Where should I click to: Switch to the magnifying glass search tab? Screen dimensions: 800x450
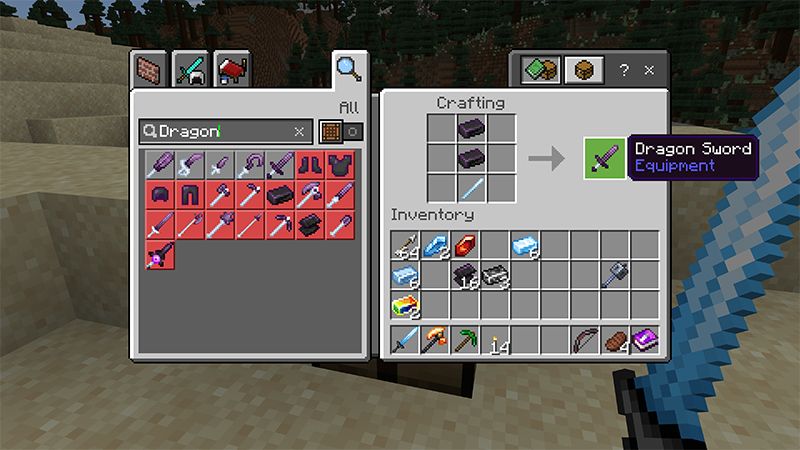point(348,69)
